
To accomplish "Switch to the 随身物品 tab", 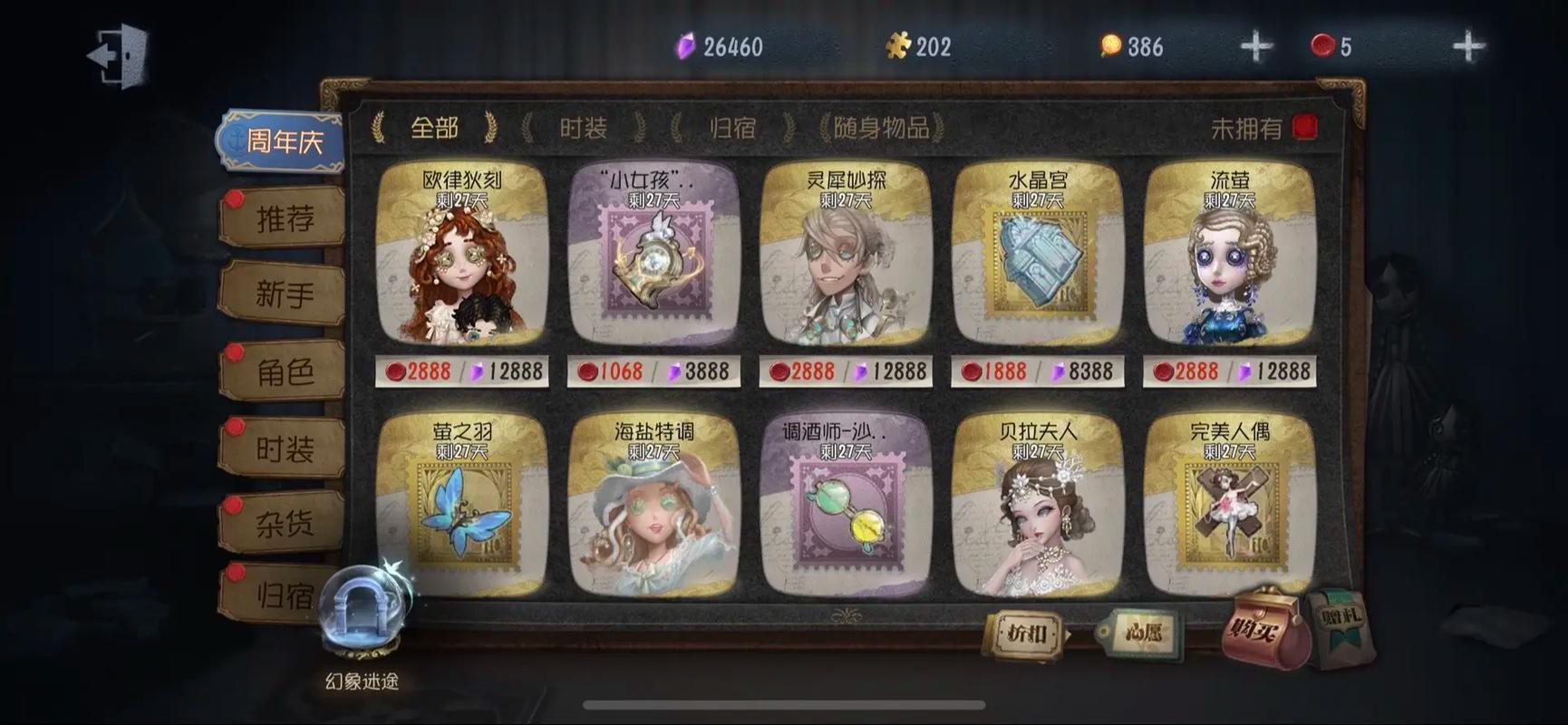I will [x=881, y=128].
